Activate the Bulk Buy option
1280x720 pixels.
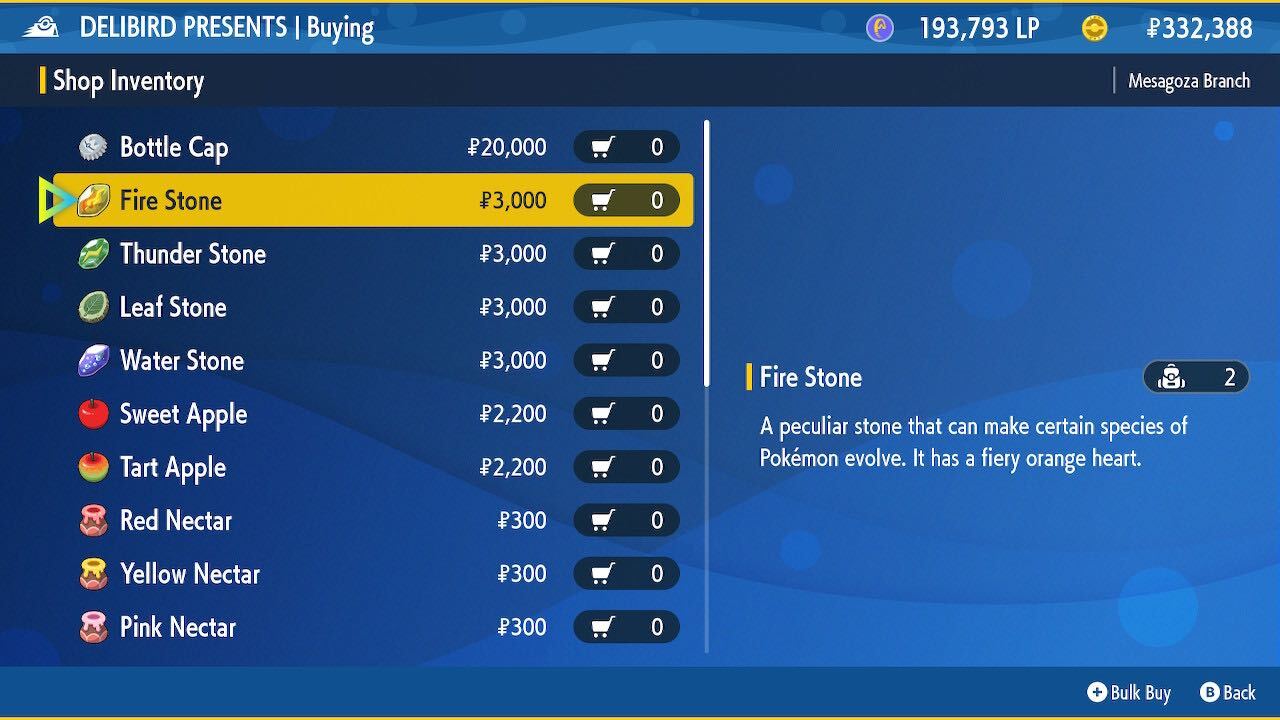tap(1129, 692)
